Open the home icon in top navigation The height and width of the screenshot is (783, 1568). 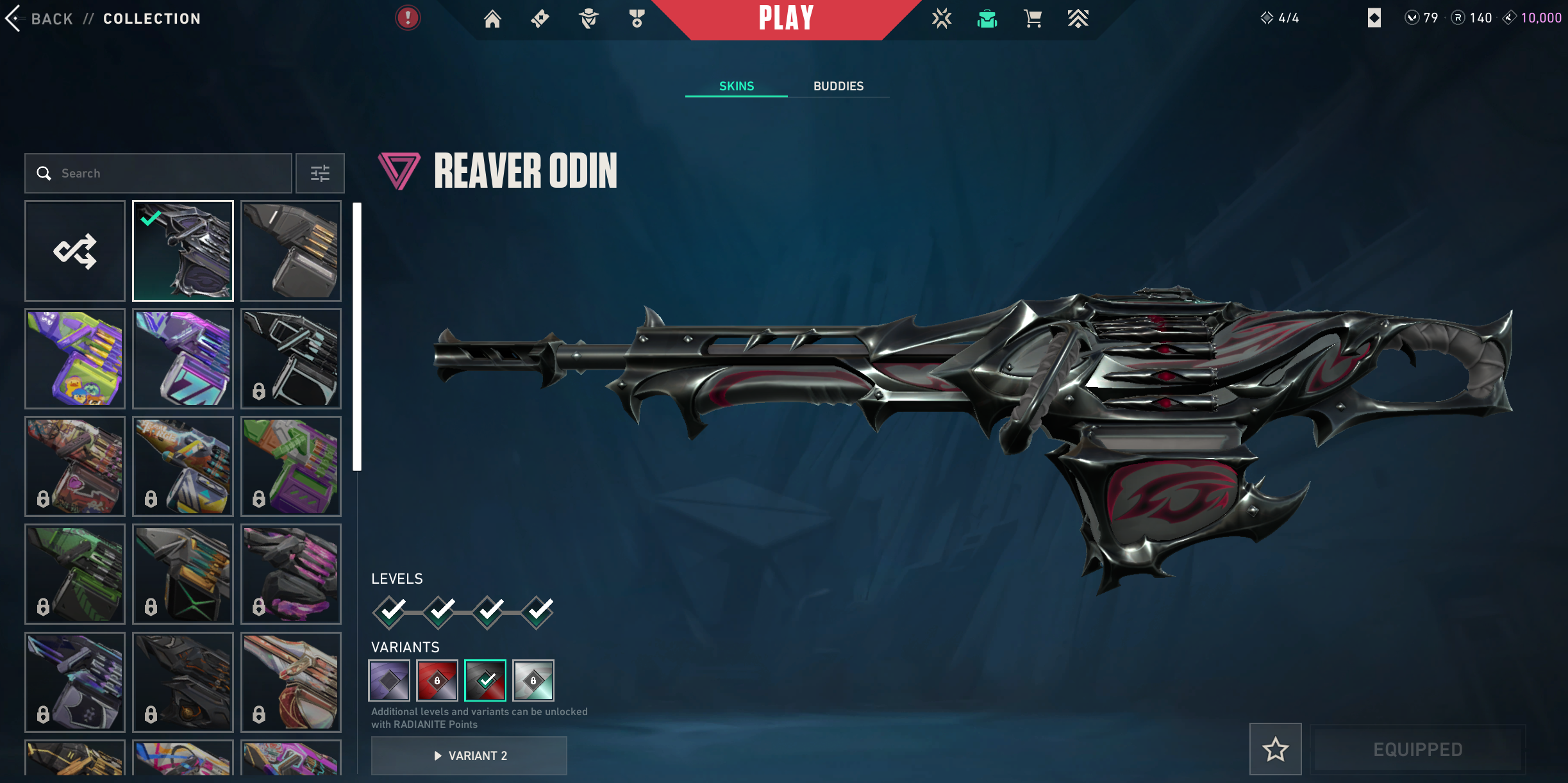[x=492, y=19]
